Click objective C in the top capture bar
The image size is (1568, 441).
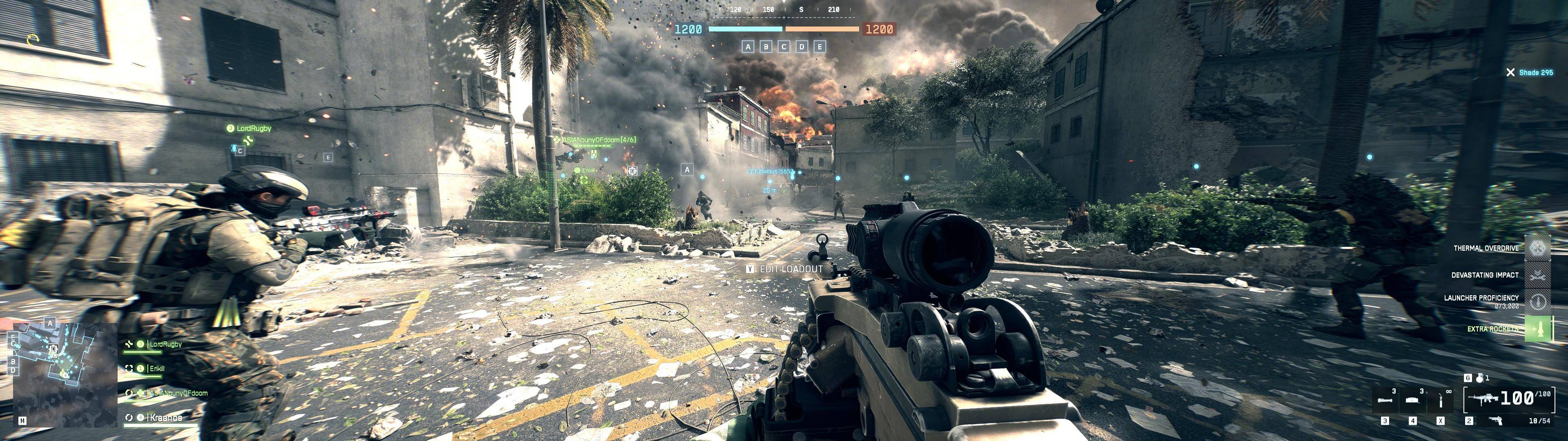(x=784, y=46)
